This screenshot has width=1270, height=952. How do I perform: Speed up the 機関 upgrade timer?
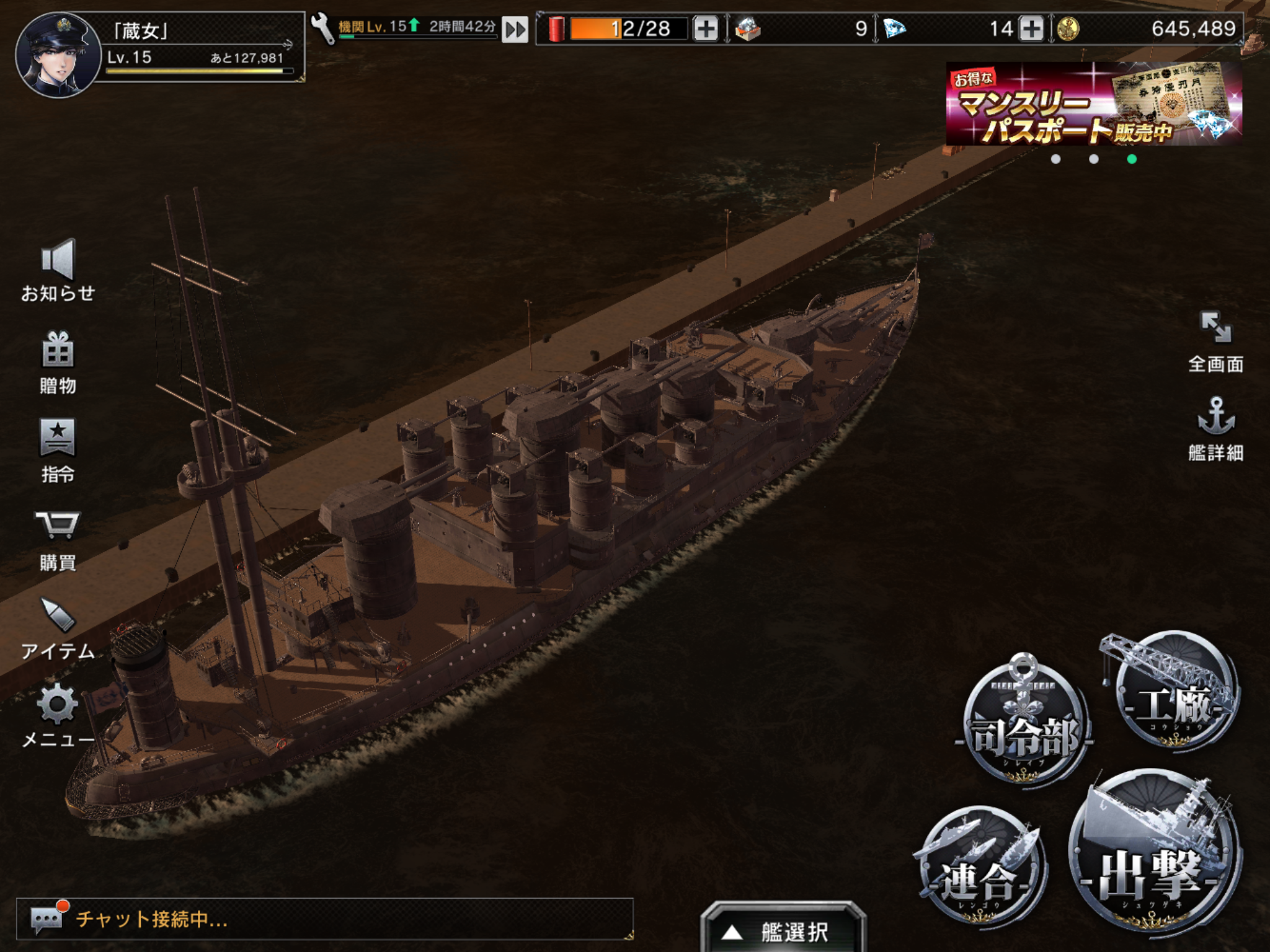[x=515, y=29]
